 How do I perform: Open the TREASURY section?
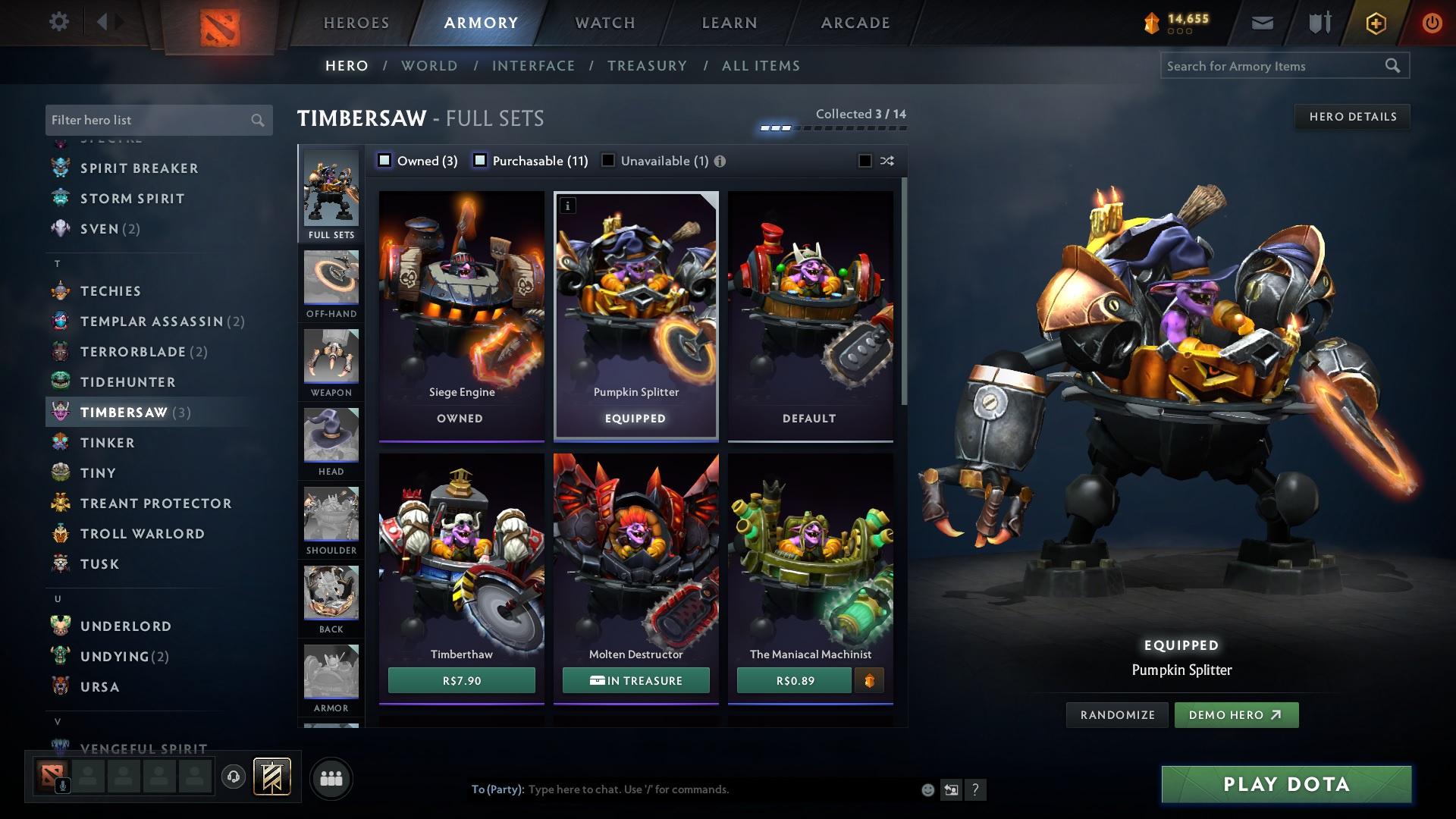648,66
